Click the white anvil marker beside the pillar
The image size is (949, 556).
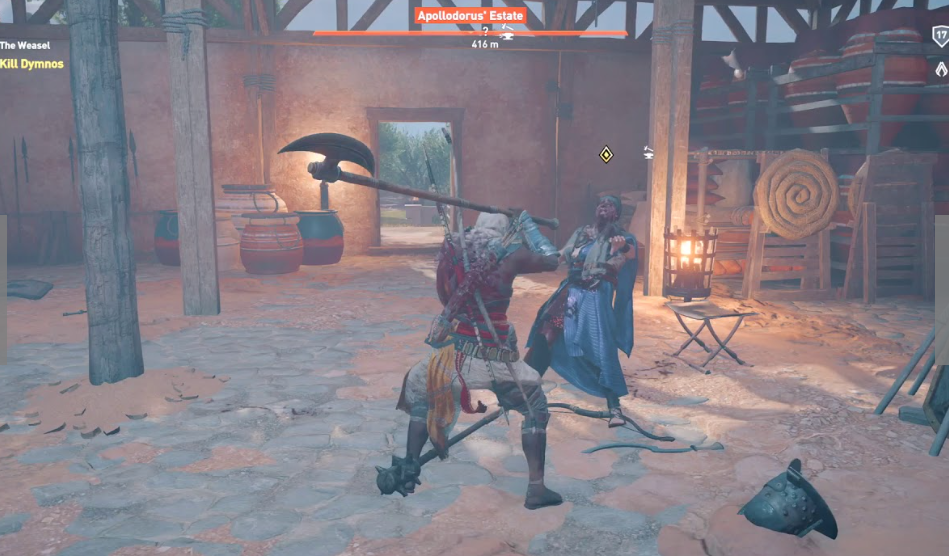coord(650,151)
